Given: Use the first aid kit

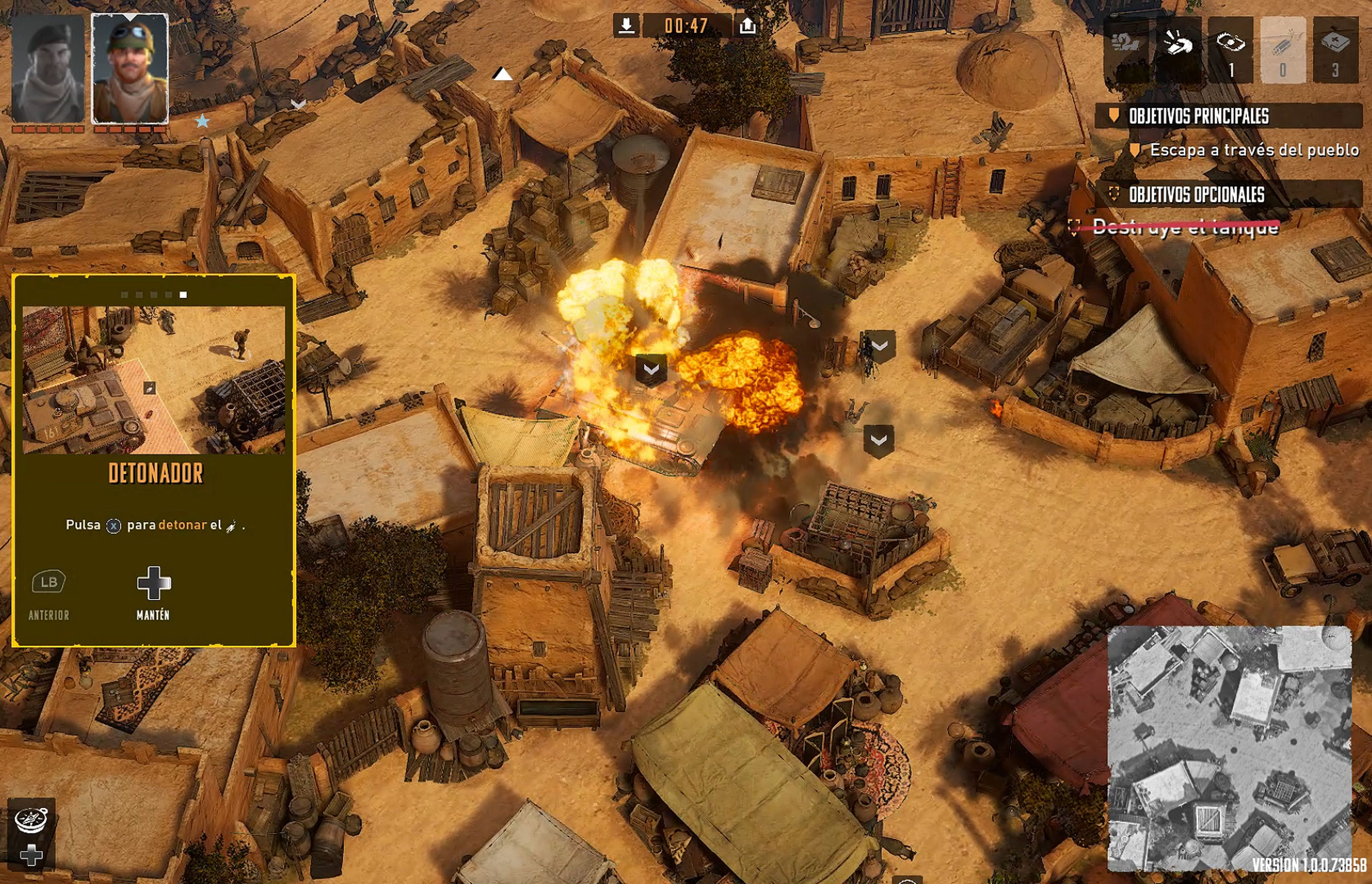Looking at the screenshot, I should tap(1335, 49).
